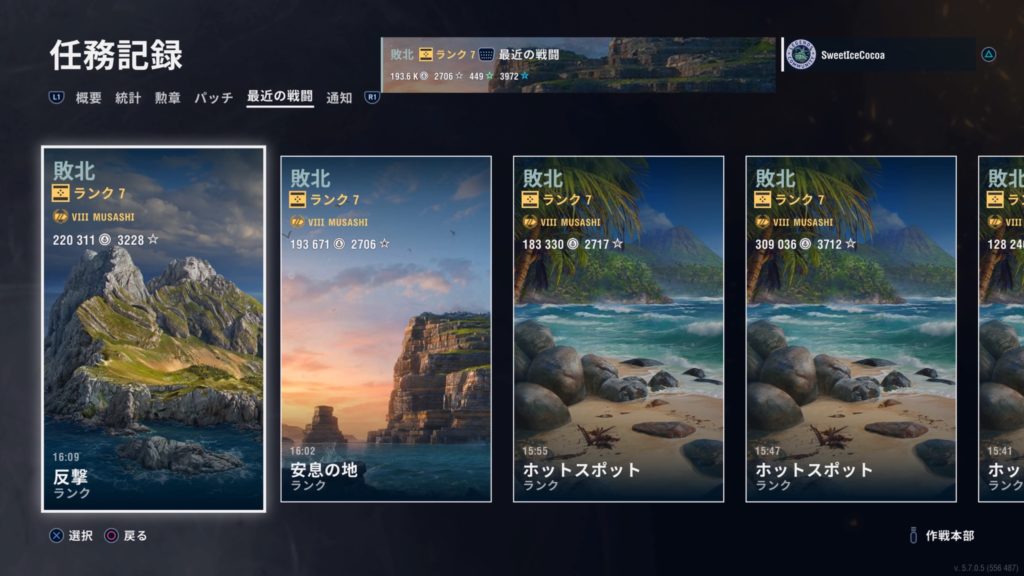Select the 15:41 battle card at the edge
The height and width of the screenshot is (576, 1024).
tap(1001, 329)
